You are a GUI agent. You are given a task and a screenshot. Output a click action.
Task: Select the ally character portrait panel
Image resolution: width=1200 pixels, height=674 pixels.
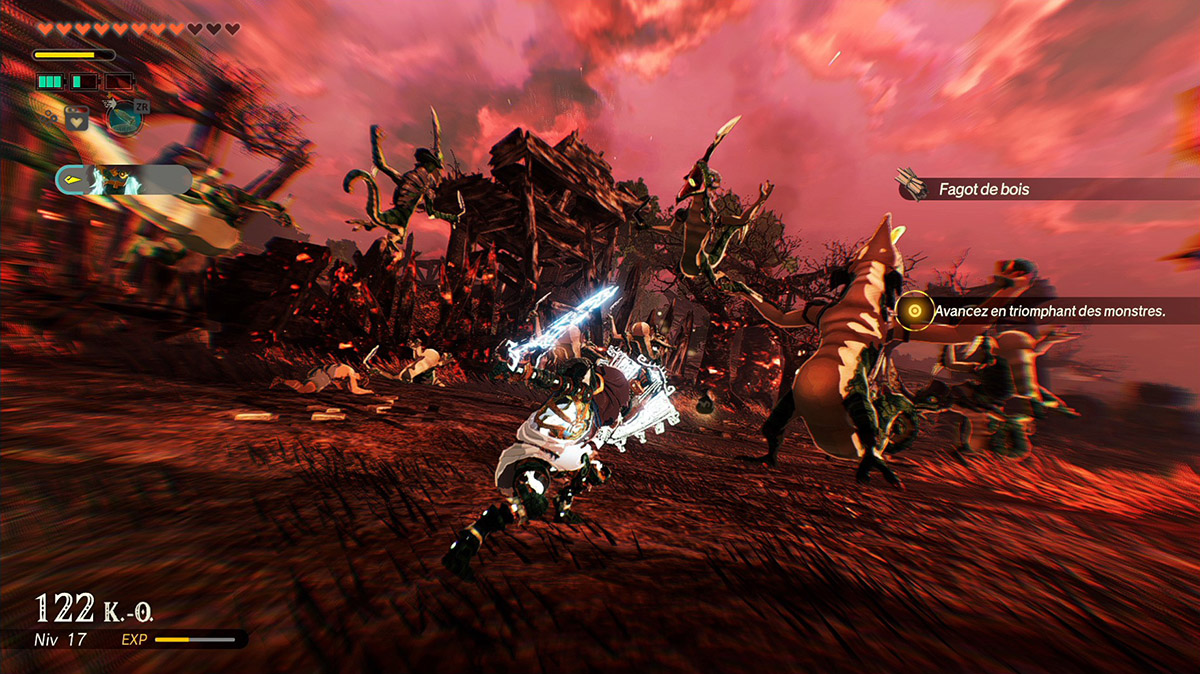pos(124,180)
